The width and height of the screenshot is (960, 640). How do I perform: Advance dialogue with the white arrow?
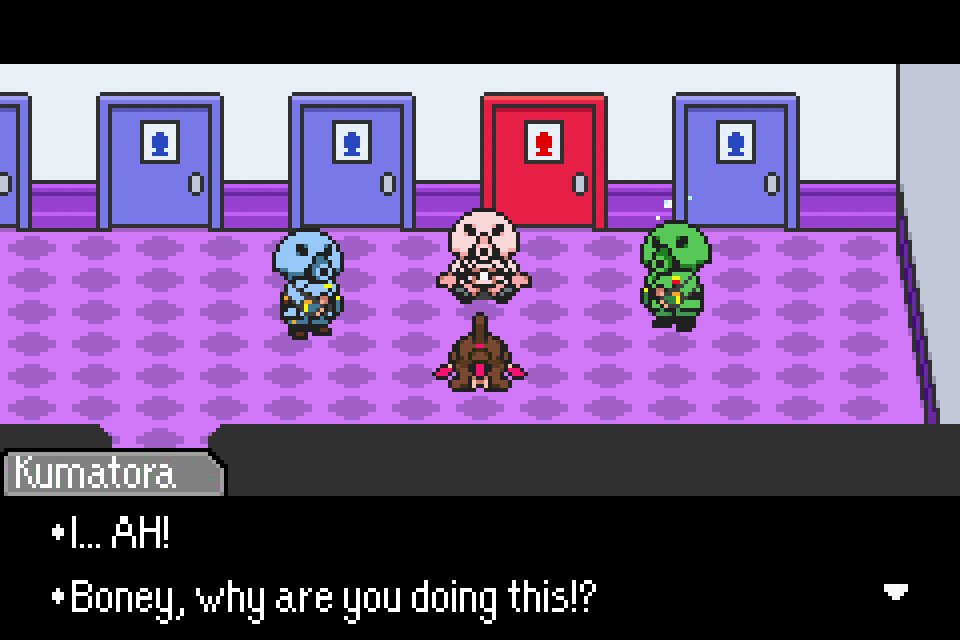tap(896, 592)
